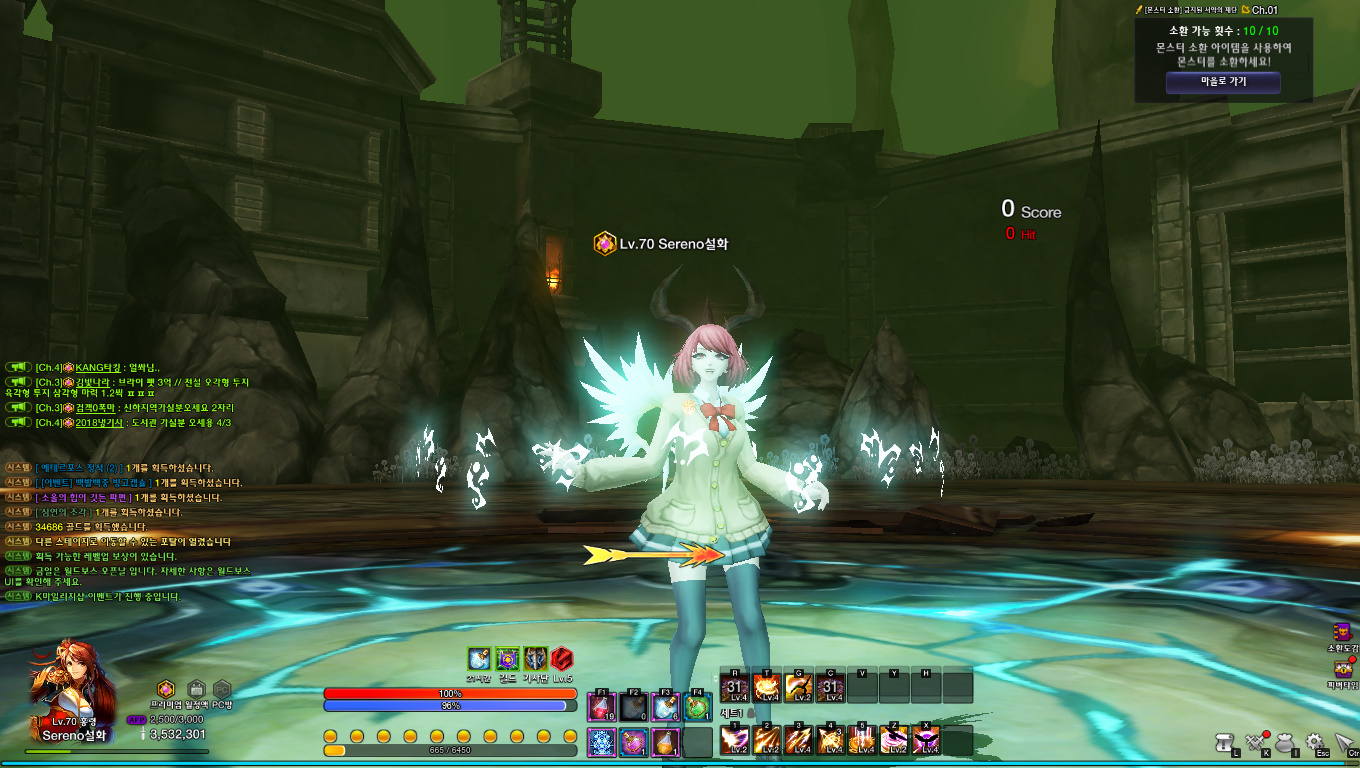Use the green potion in F4 slot
Viewport: 1360px width, 768px height.
(x=698, y=706)
